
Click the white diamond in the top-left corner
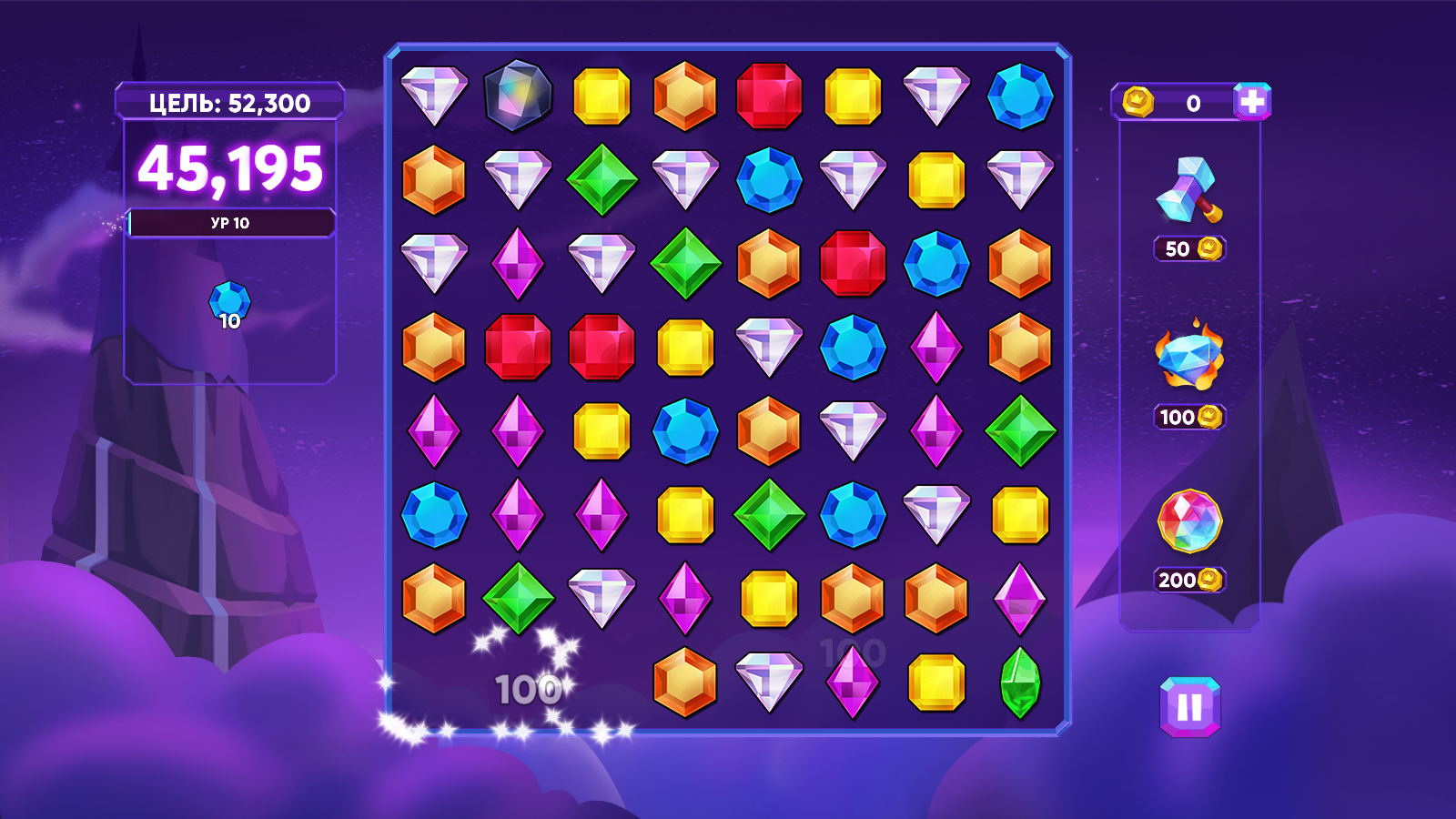(435, 96)
